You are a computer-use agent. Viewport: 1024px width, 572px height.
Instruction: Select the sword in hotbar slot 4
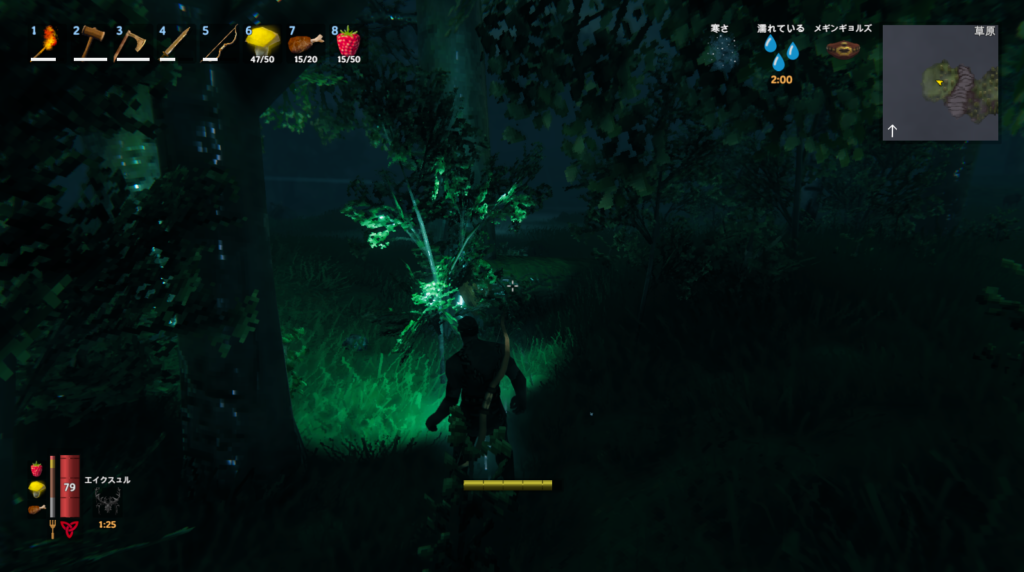click(175, 42)
